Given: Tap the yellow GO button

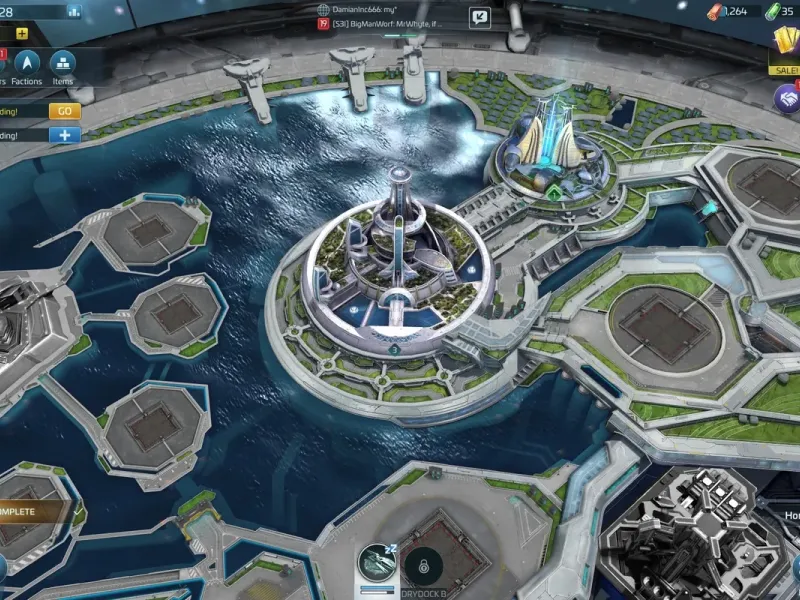Looking at the screenshot, I should click(64, 111).
